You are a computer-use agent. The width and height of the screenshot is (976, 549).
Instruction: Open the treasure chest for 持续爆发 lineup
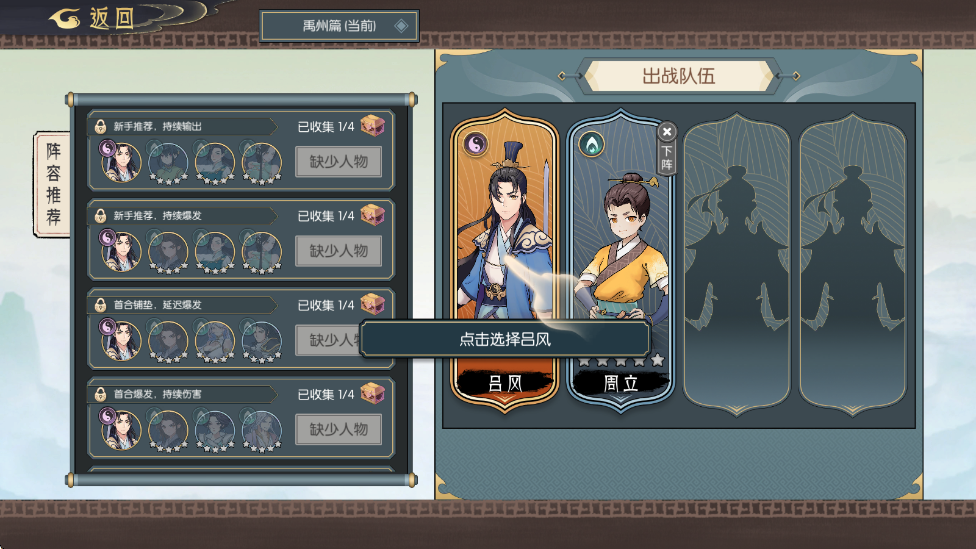pyautogui.click(x=373, y=214)
